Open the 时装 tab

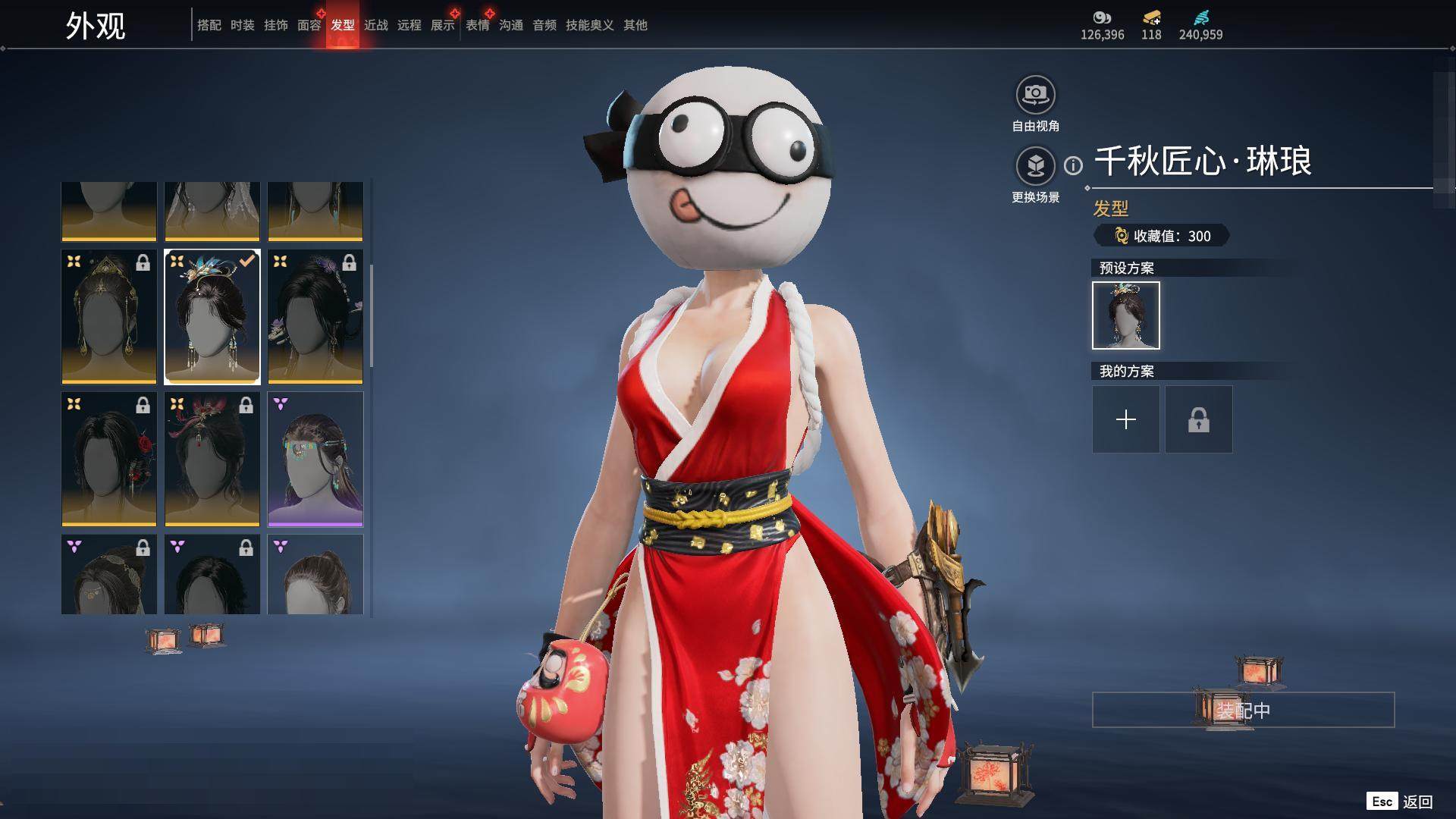point(242,25)
